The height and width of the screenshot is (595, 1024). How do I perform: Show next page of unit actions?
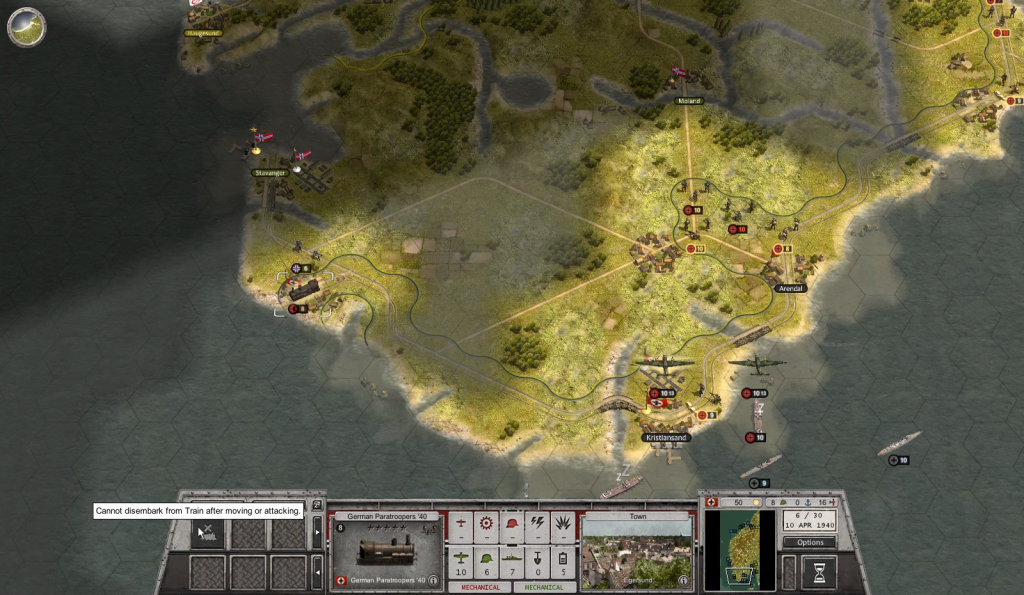[x=317, y=532]
